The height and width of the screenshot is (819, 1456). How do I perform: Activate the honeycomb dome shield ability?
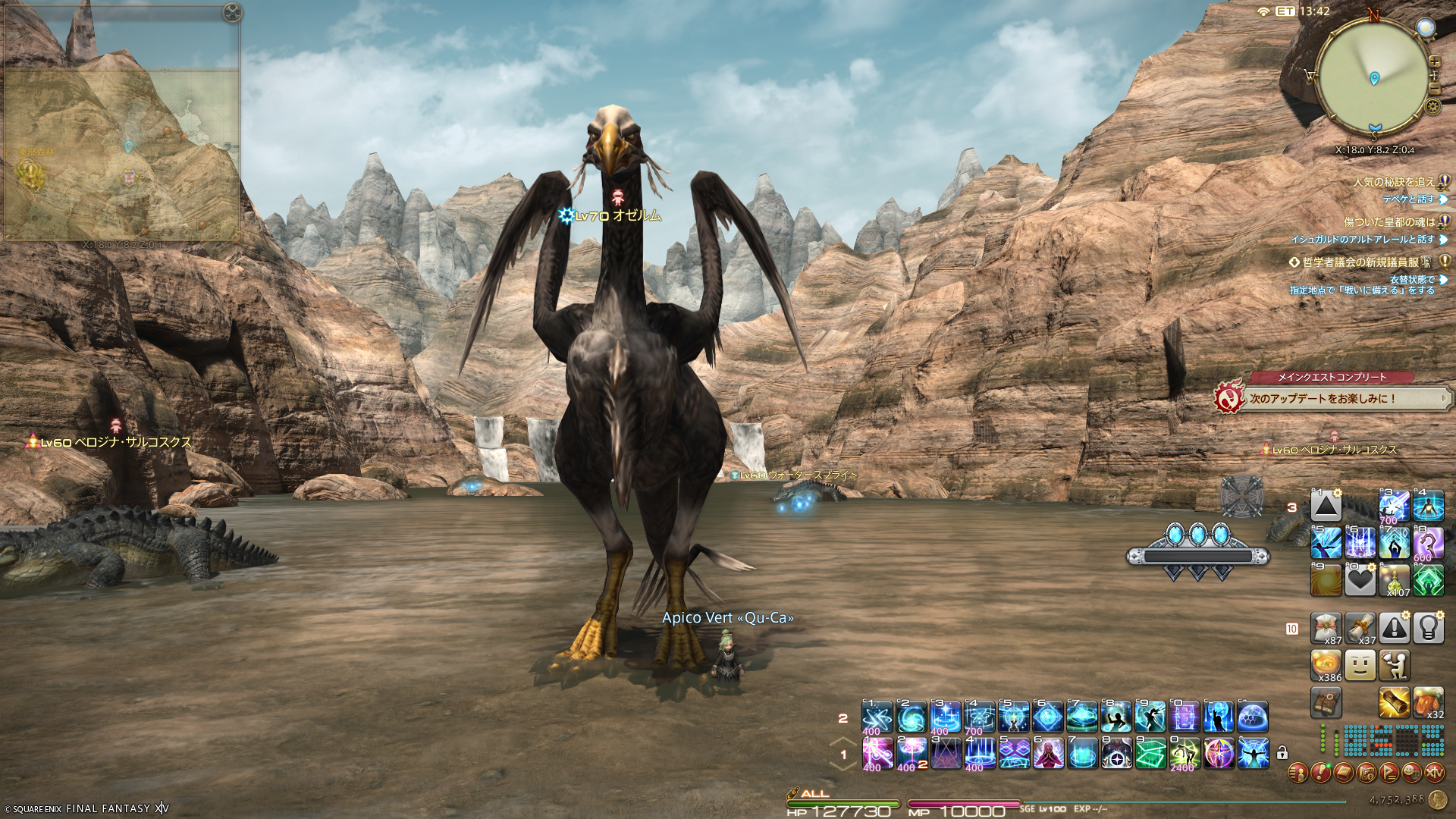tap(1253, 717)
